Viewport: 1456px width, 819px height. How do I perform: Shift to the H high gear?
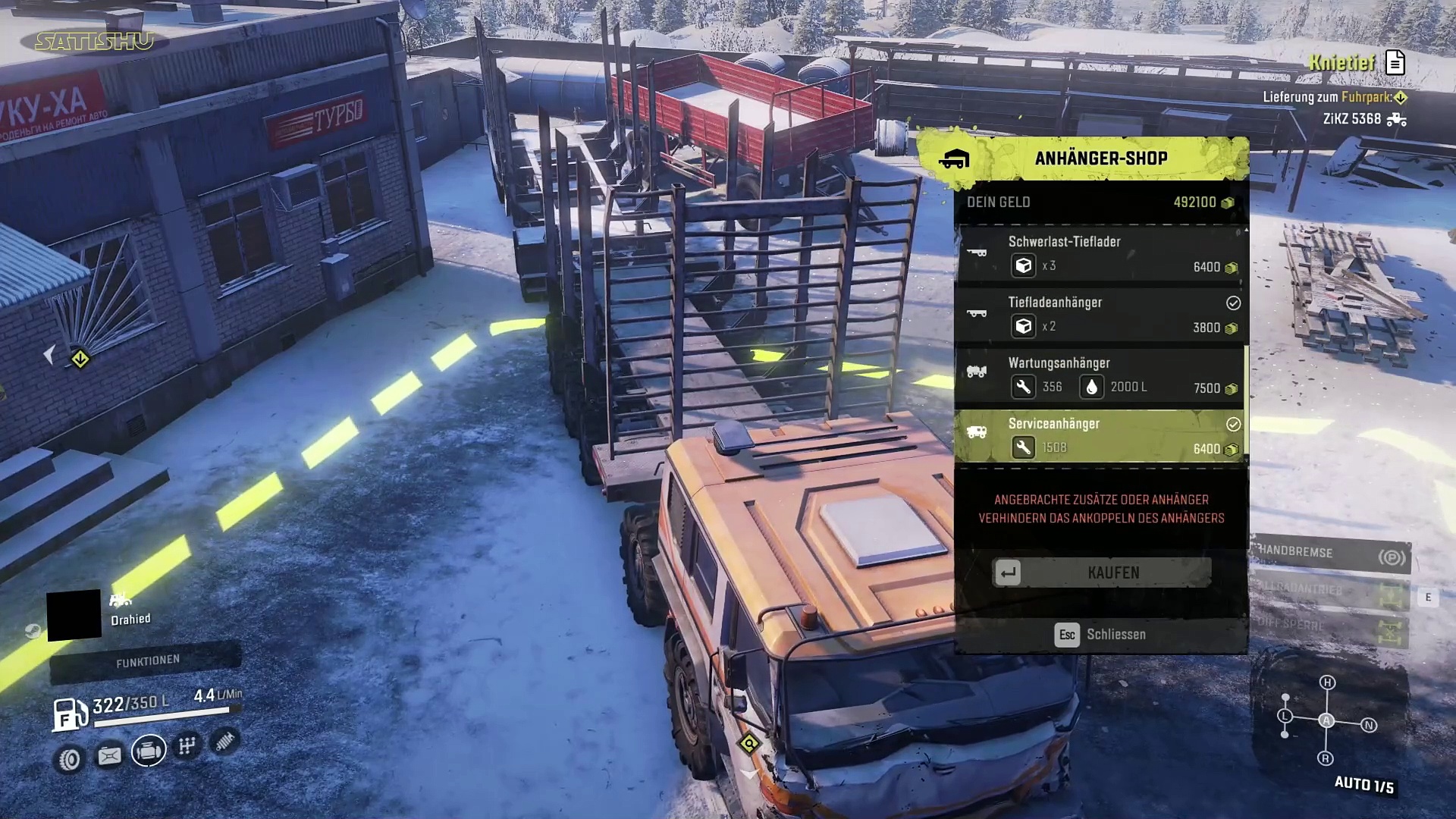(x=1327, y=682)
